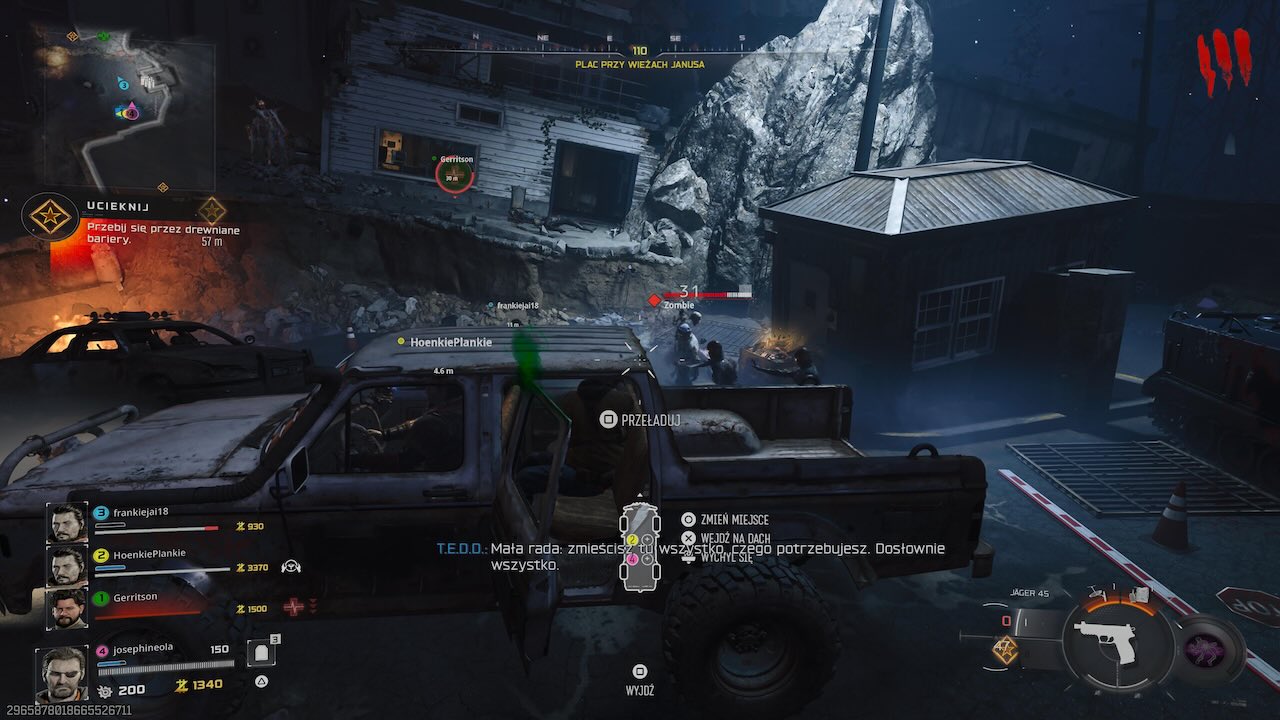
Task: Select the armor plate slot
Action: coord(260,654)
